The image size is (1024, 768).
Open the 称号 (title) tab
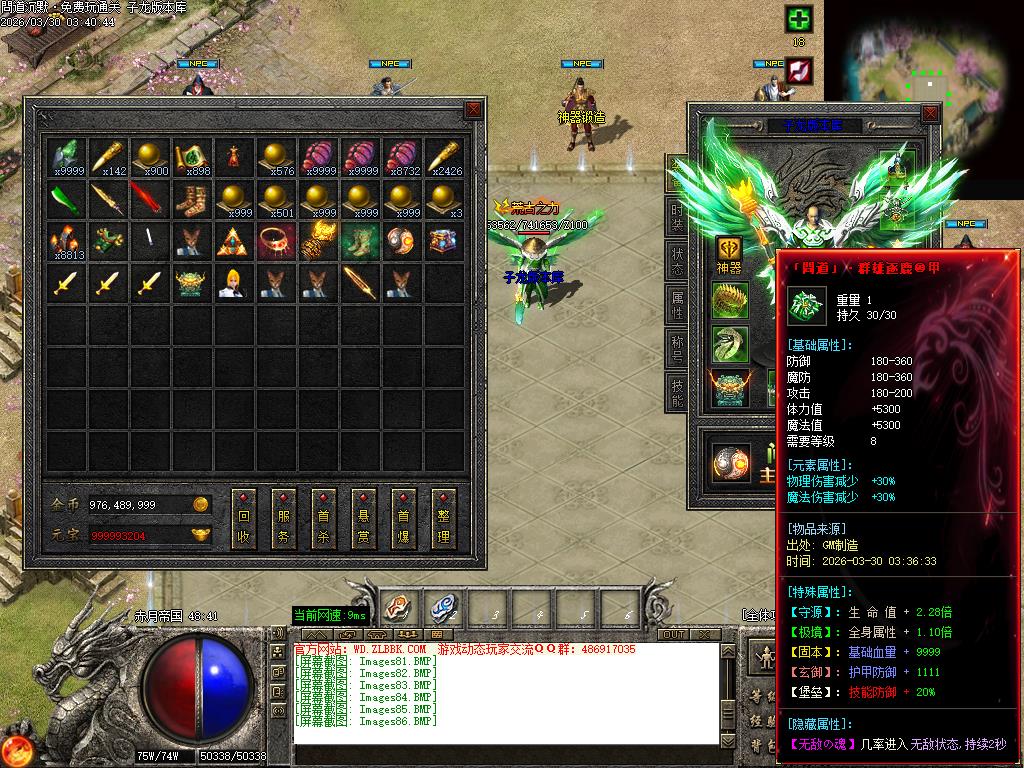pyautogui.click(x=677, y=351)
